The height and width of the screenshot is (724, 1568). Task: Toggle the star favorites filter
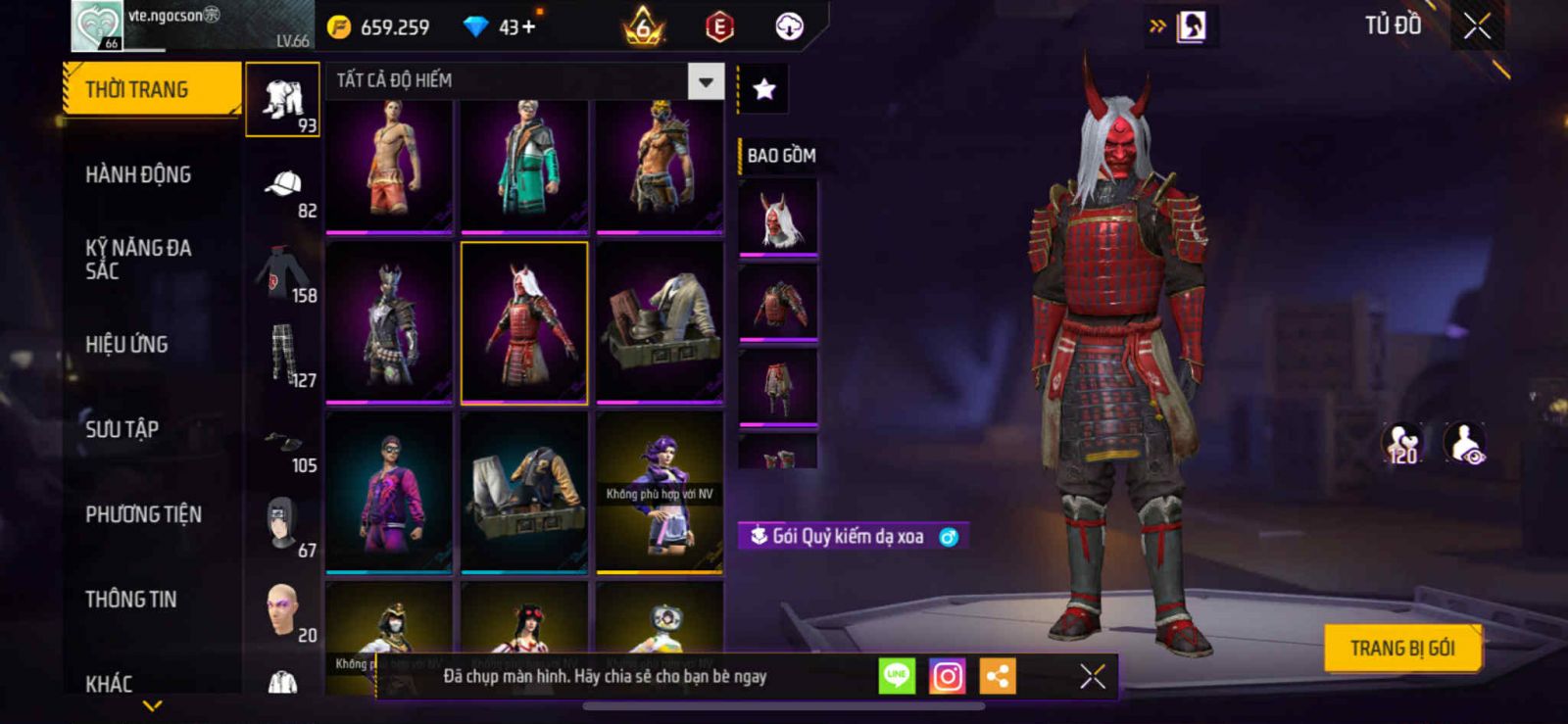(x=763, y=90)
